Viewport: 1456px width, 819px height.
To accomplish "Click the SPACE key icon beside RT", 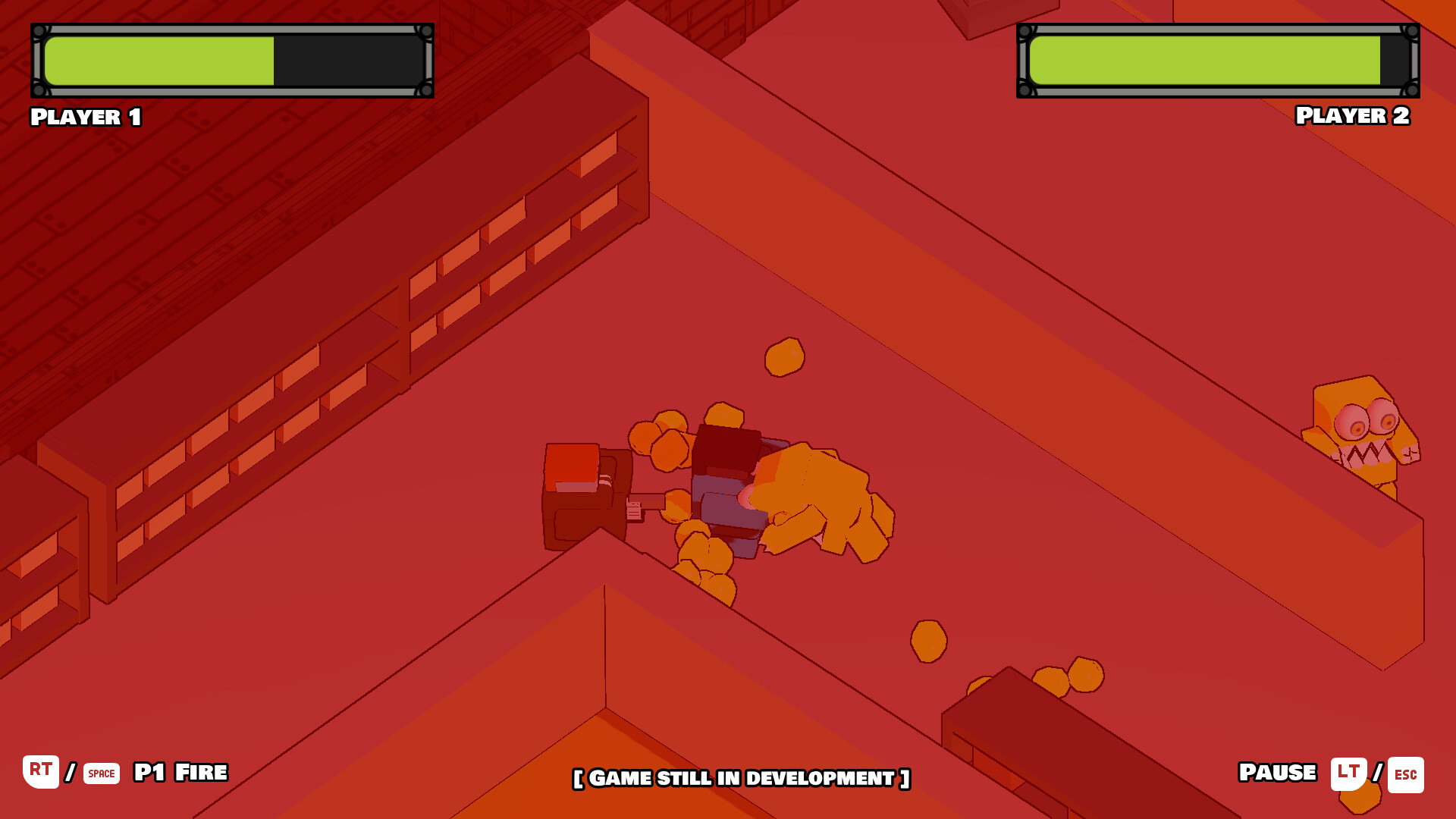I will pos(99,774).
